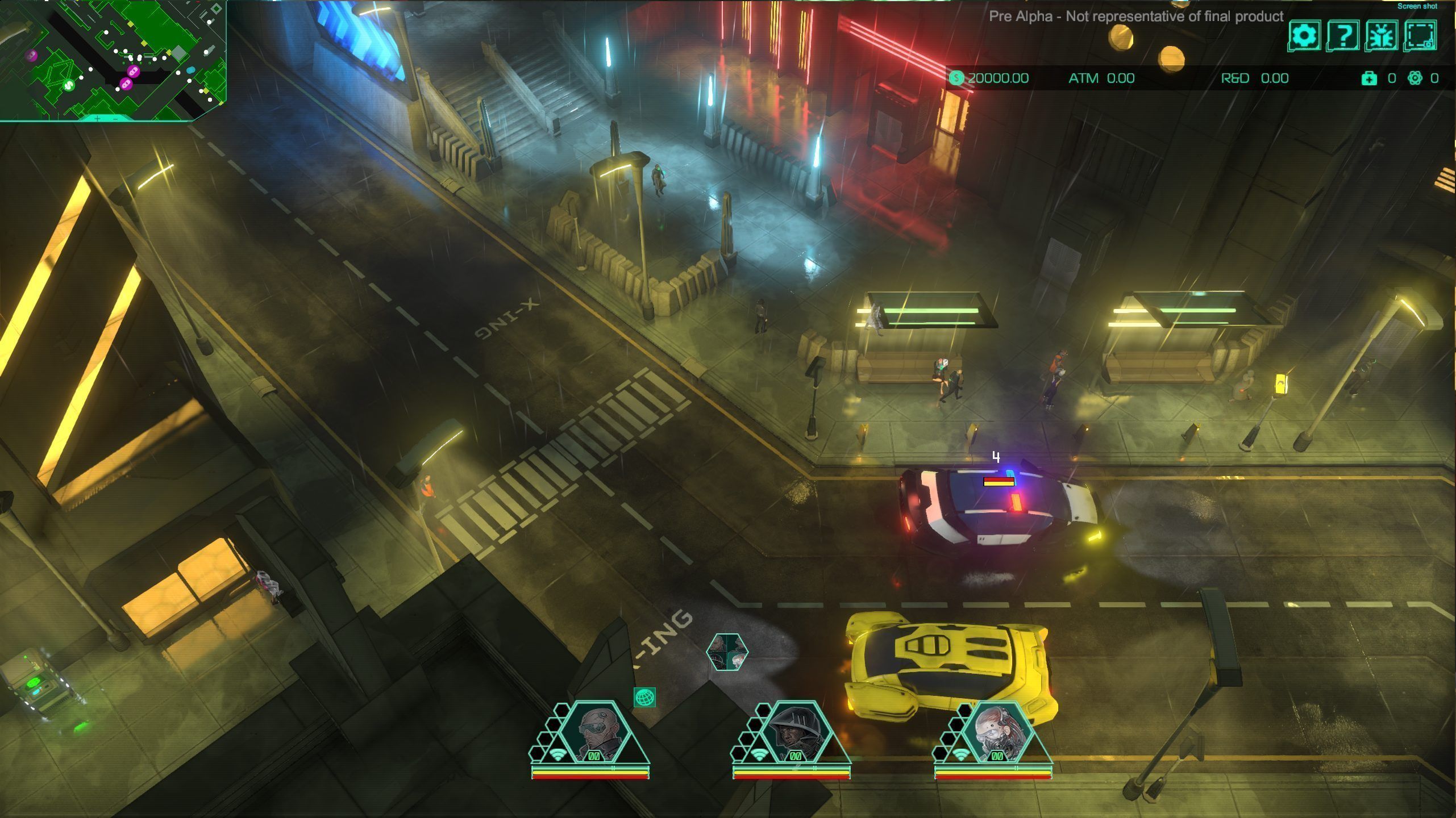Select the helmeted soldier agent portrait

(x=795, y=731)
